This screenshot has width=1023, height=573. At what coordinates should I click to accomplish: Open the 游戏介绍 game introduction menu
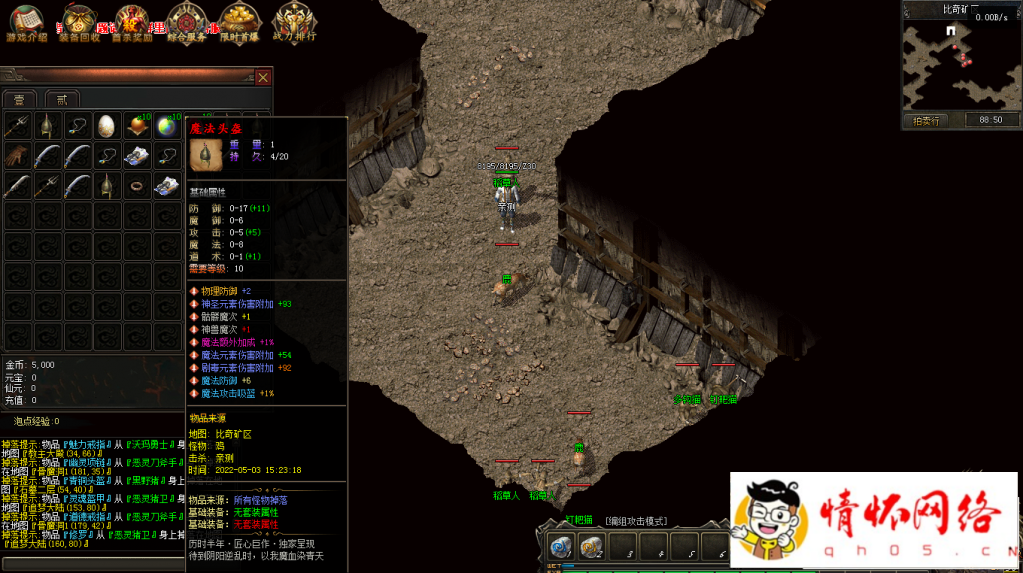[27, 22]
